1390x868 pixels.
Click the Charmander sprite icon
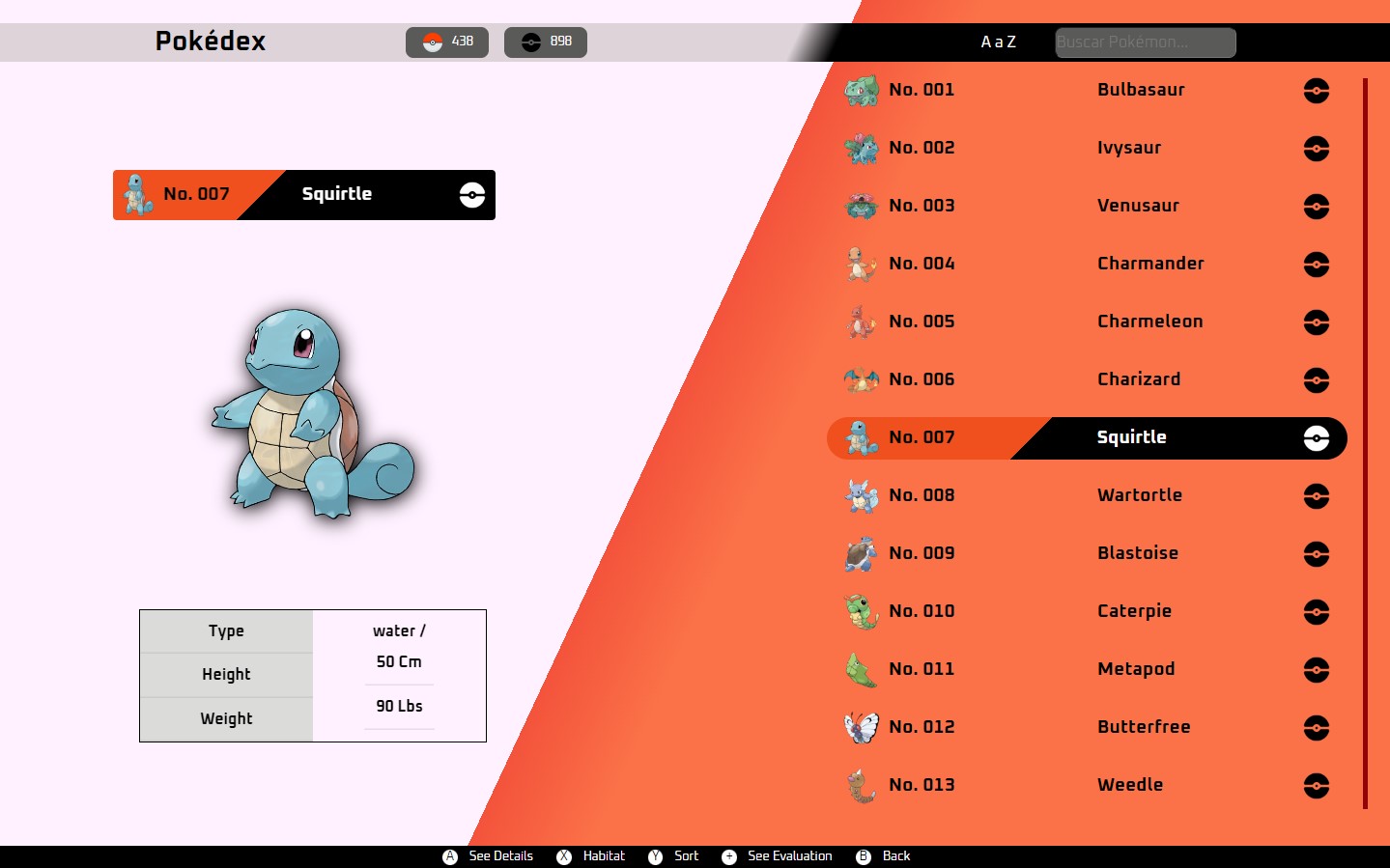click(x=863, y=263)
